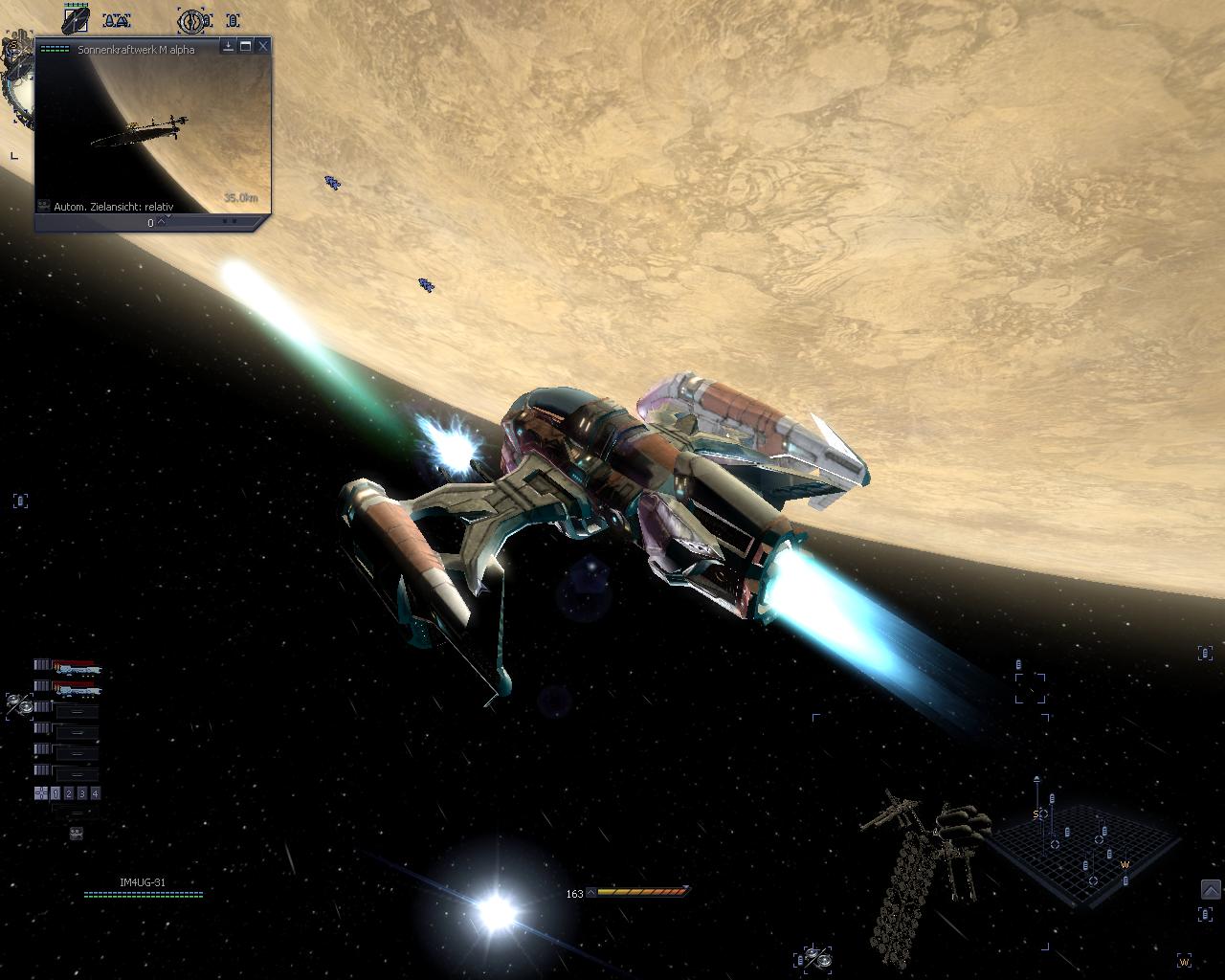Select weapon group 3
Viewport: 1225px width, 980px height.
[82, 793]
